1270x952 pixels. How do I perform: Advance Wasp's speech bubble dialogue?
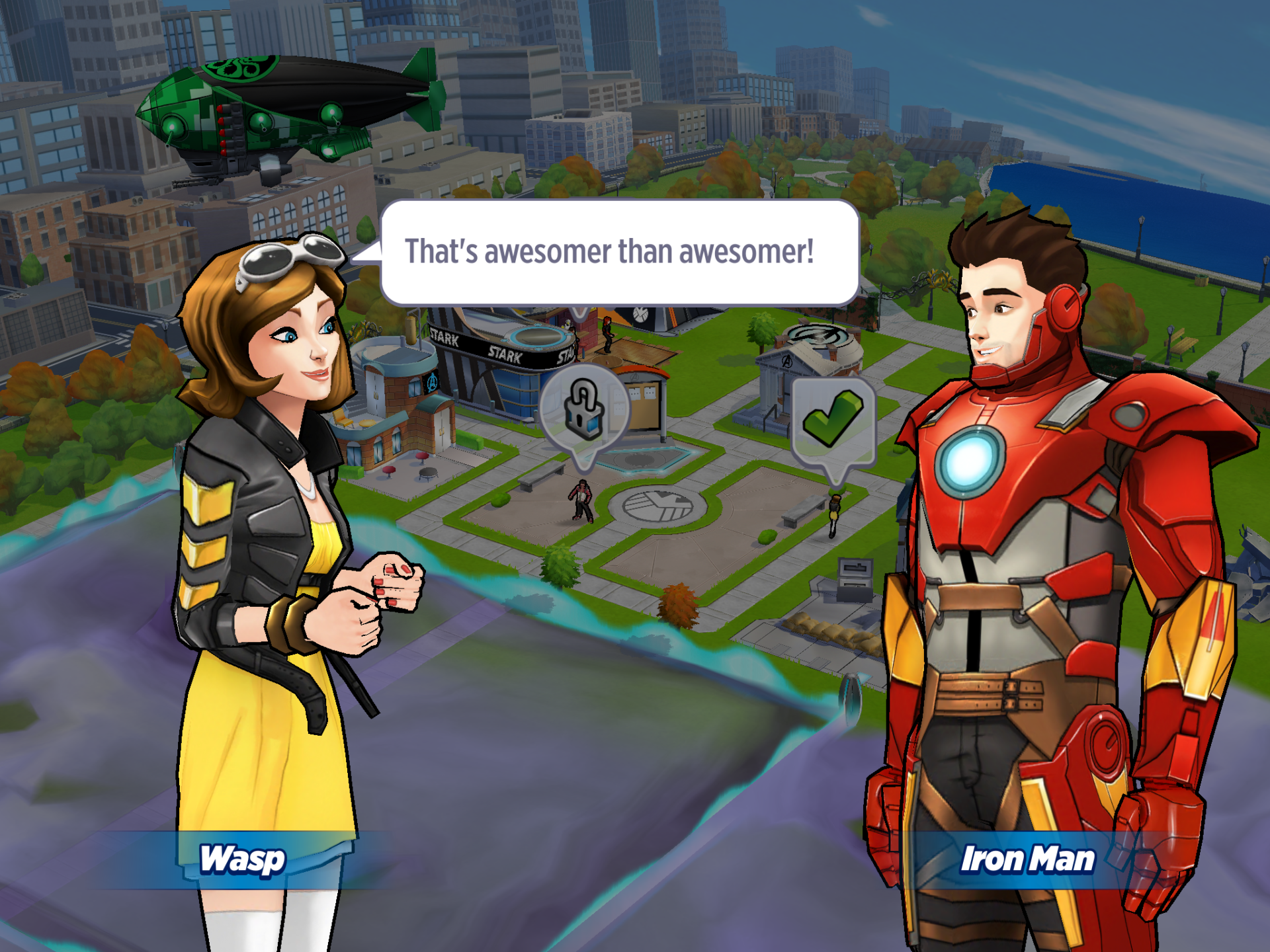click(x=619, y=253)
